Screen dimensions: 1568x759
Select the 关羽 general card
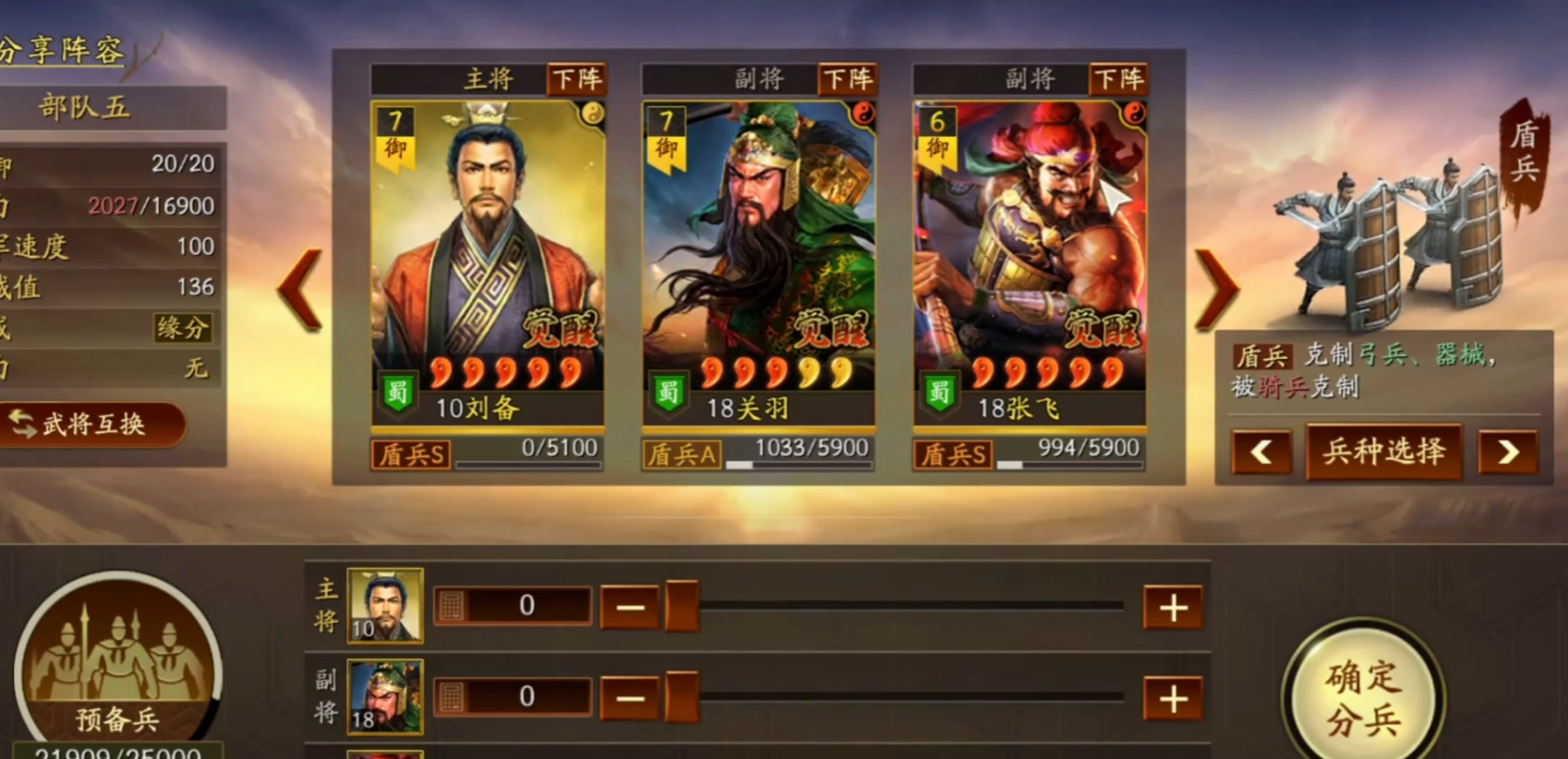coord(758,263)
